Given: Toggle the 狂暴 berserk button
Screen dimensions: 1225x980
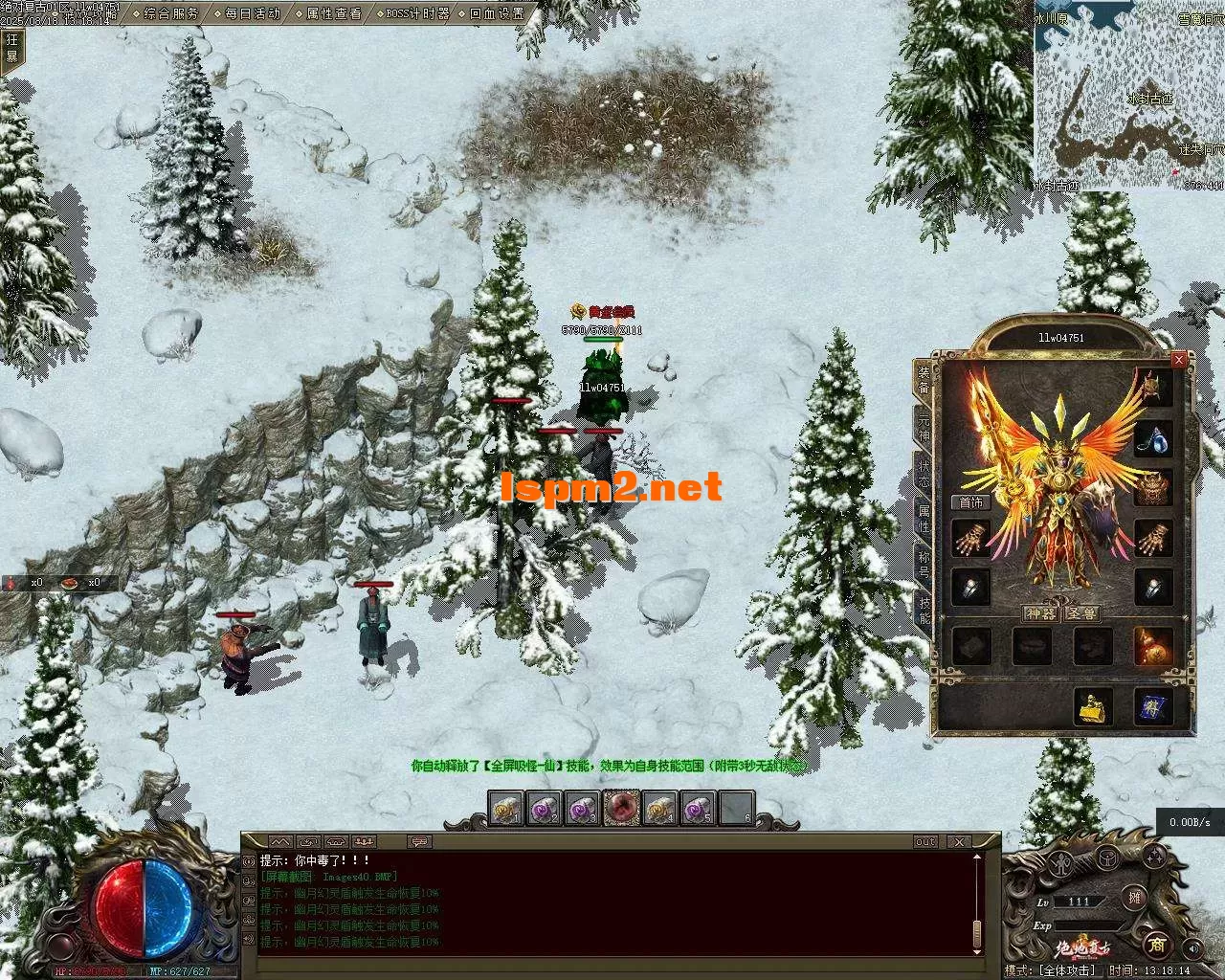Looking at the screenshot, I should pyautogui.click(x=12, y=48).
